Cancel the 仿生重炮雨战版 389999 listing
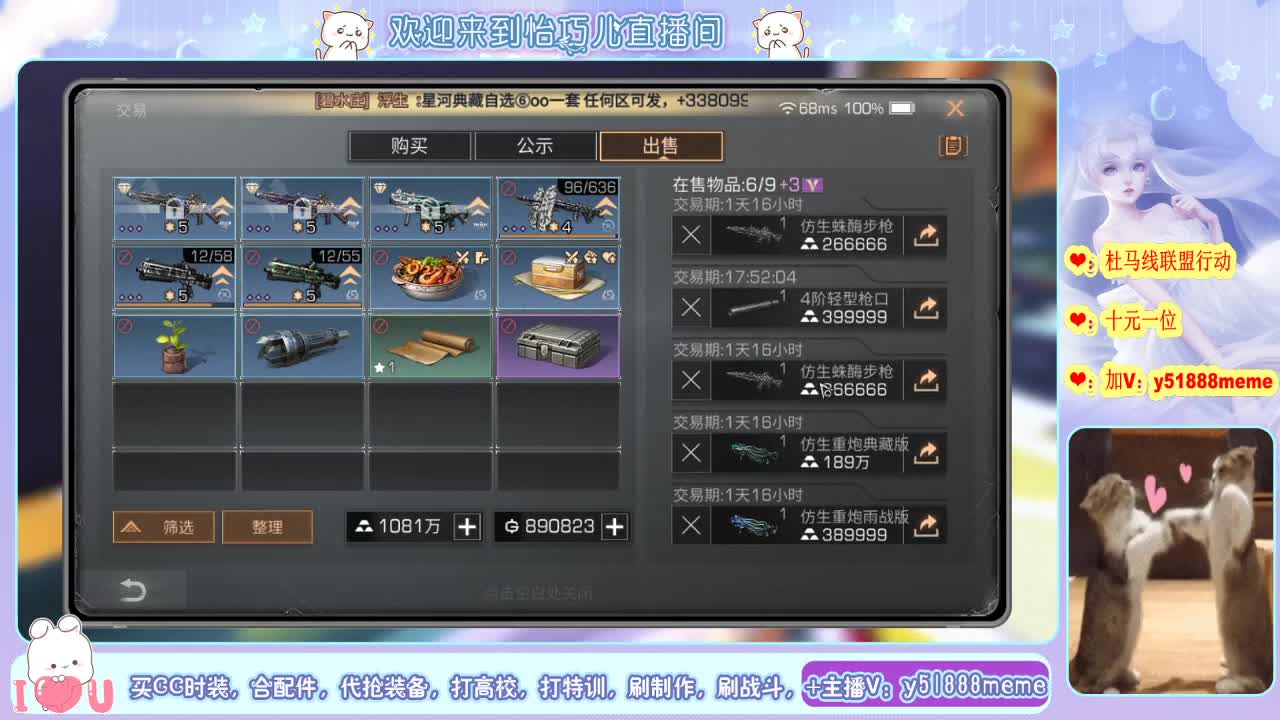The width and height of the screenshot is (1280, 720). 690,525
